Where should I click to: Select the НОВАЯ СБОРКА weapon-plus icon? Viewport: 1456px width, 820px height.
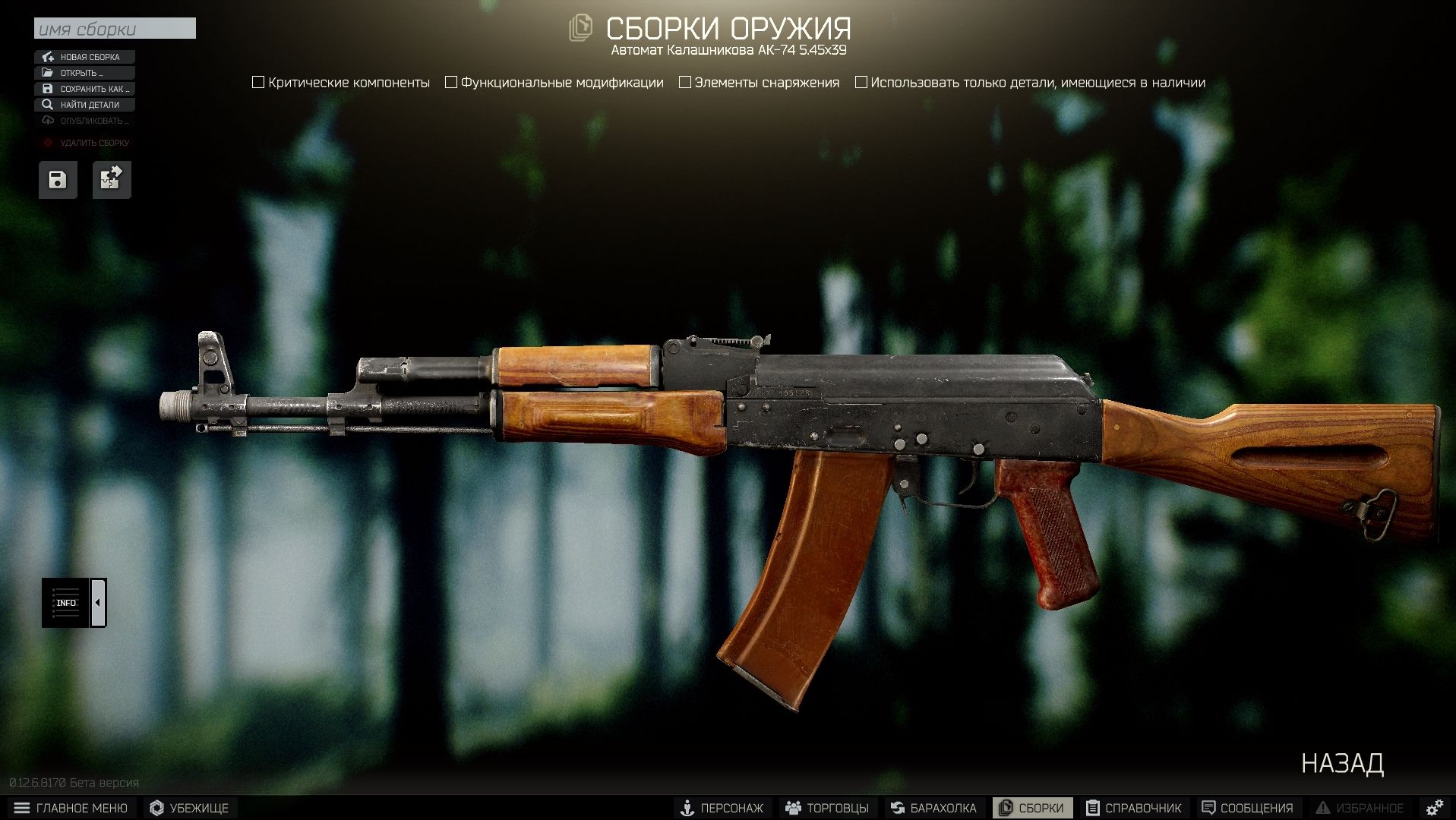pos(48,56)
